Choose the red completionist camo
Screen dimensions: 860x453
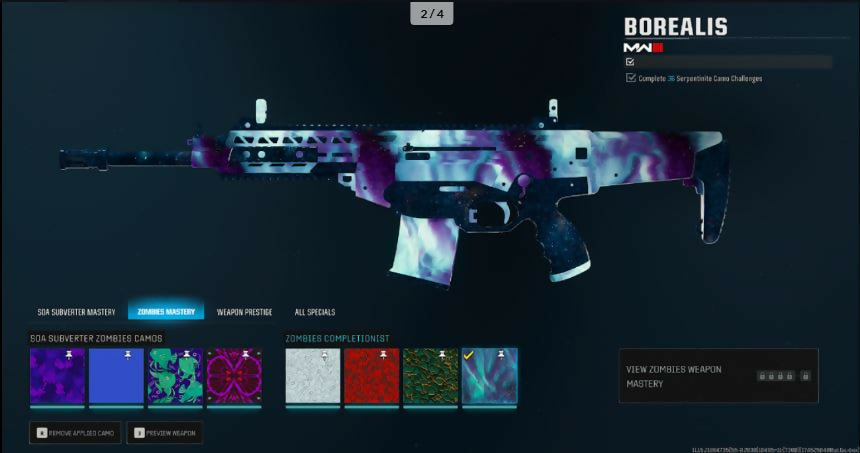[x=372, y=376]
